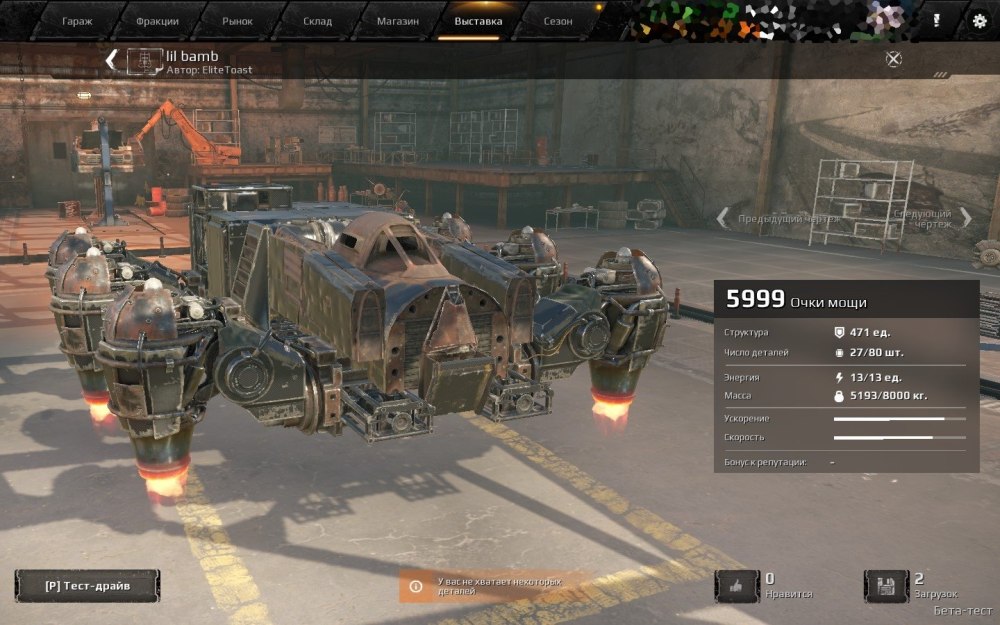Switch to the Сезон tab
1000x625 pixels.
click(558, 20)
